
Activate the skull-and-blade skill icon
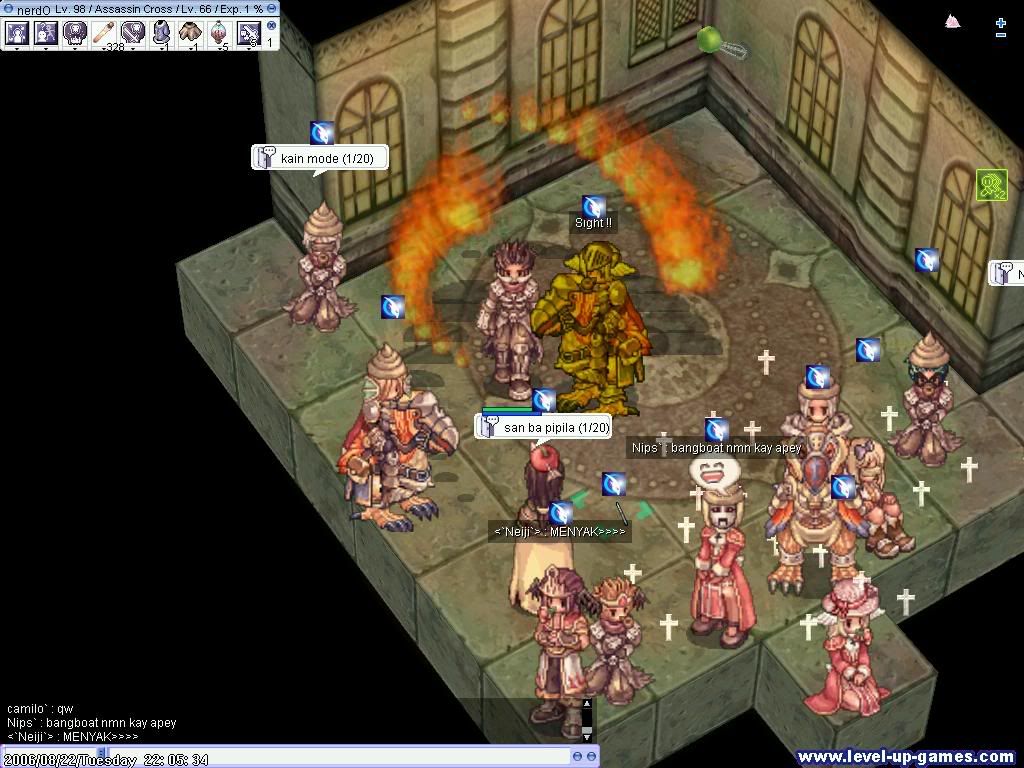coord(133,33)
